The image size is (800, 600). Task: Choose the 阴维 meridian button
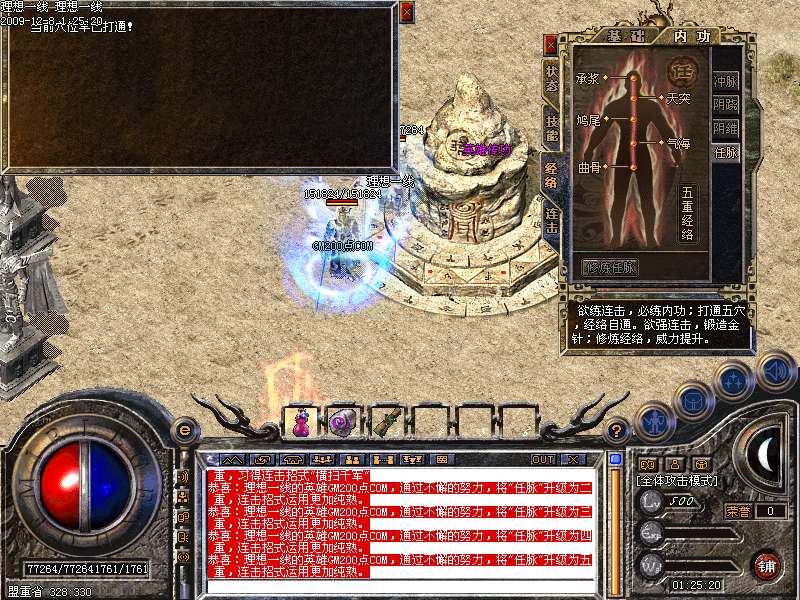point(725,128)
